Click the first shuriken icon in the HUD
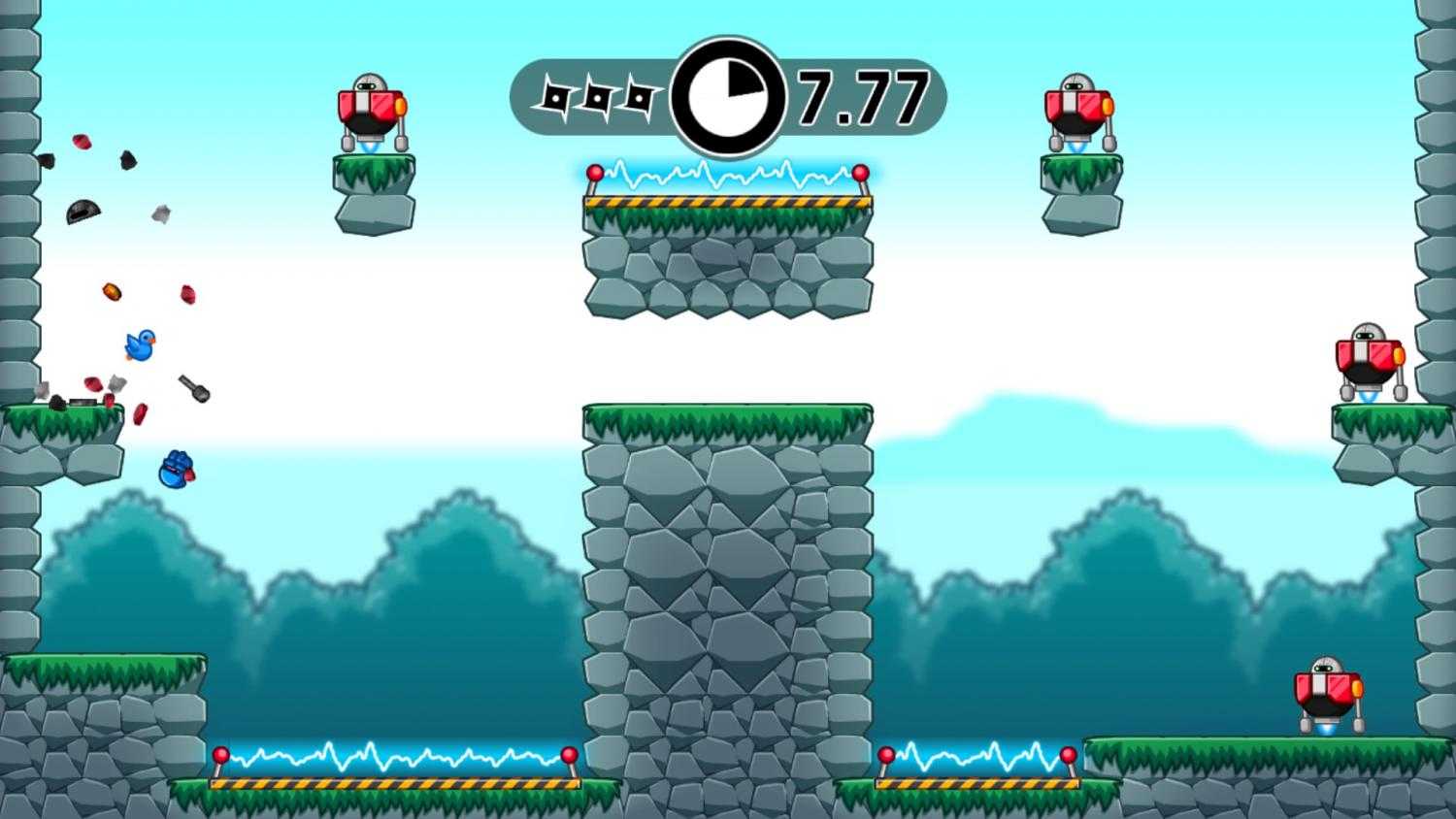The image size is (1456, 819). 555,96
